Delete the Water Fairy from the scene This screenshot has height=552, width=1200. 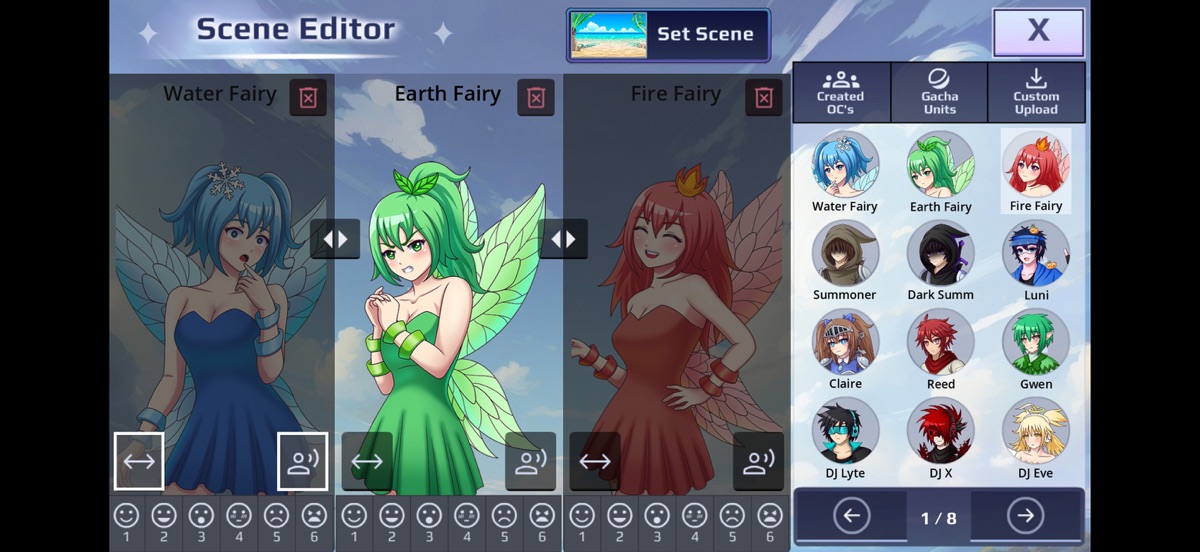click(308, 97)
